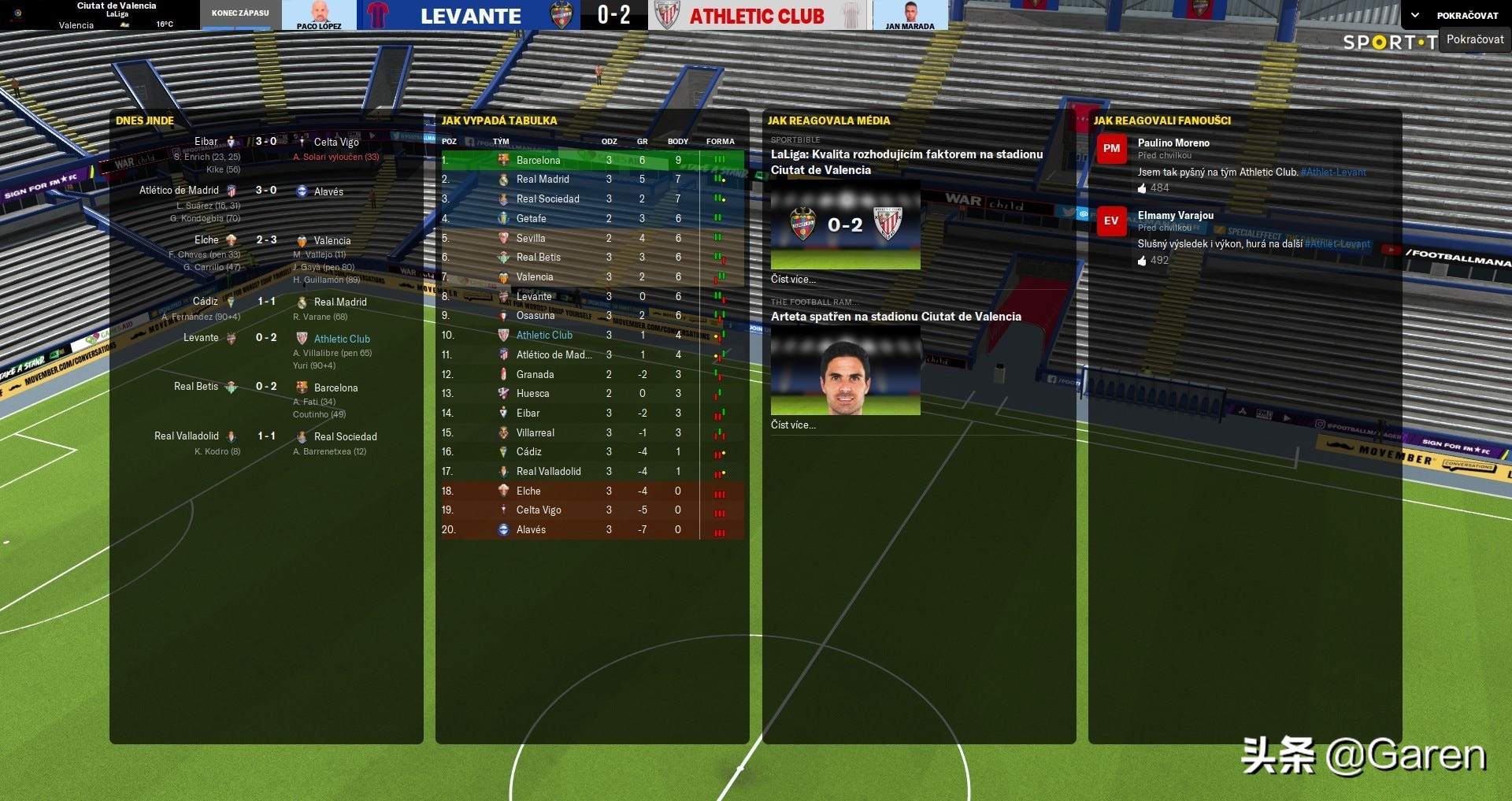Open Paco López manager profile
The width and height of the screenshot is (1512, 801).
tap(319, 16)
